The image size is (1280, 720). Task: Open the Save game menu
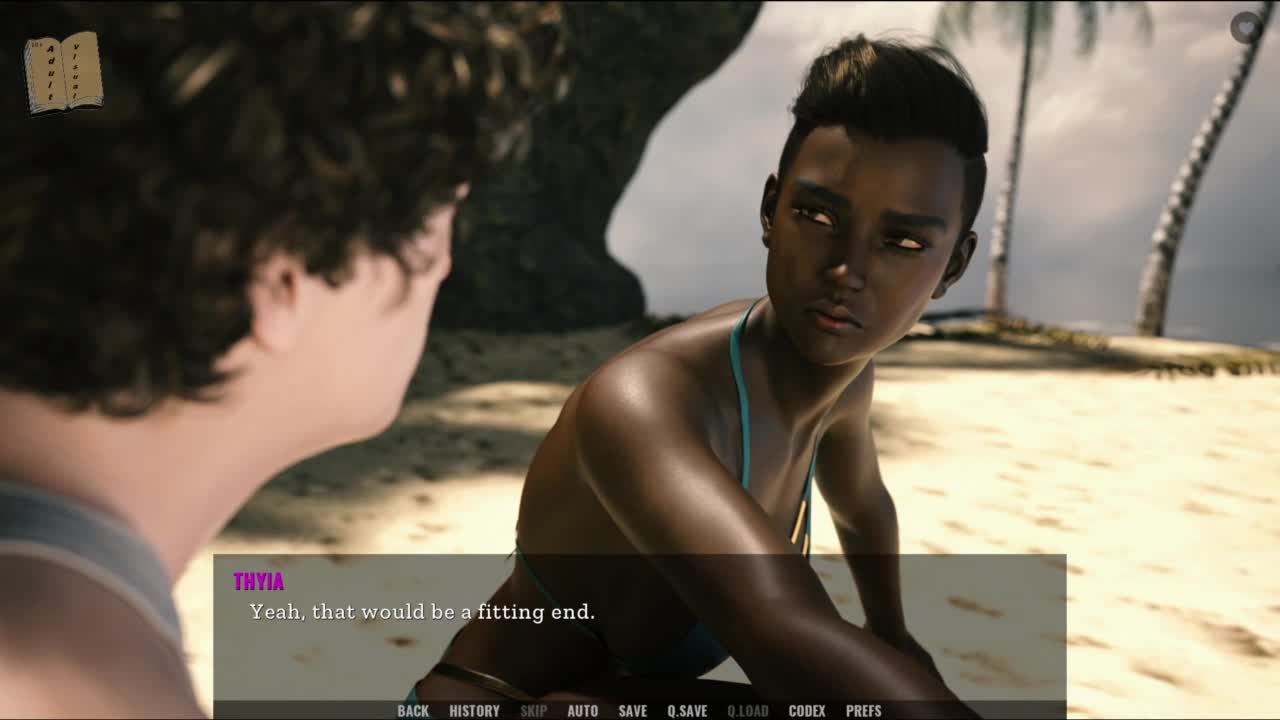pos(632,711)
